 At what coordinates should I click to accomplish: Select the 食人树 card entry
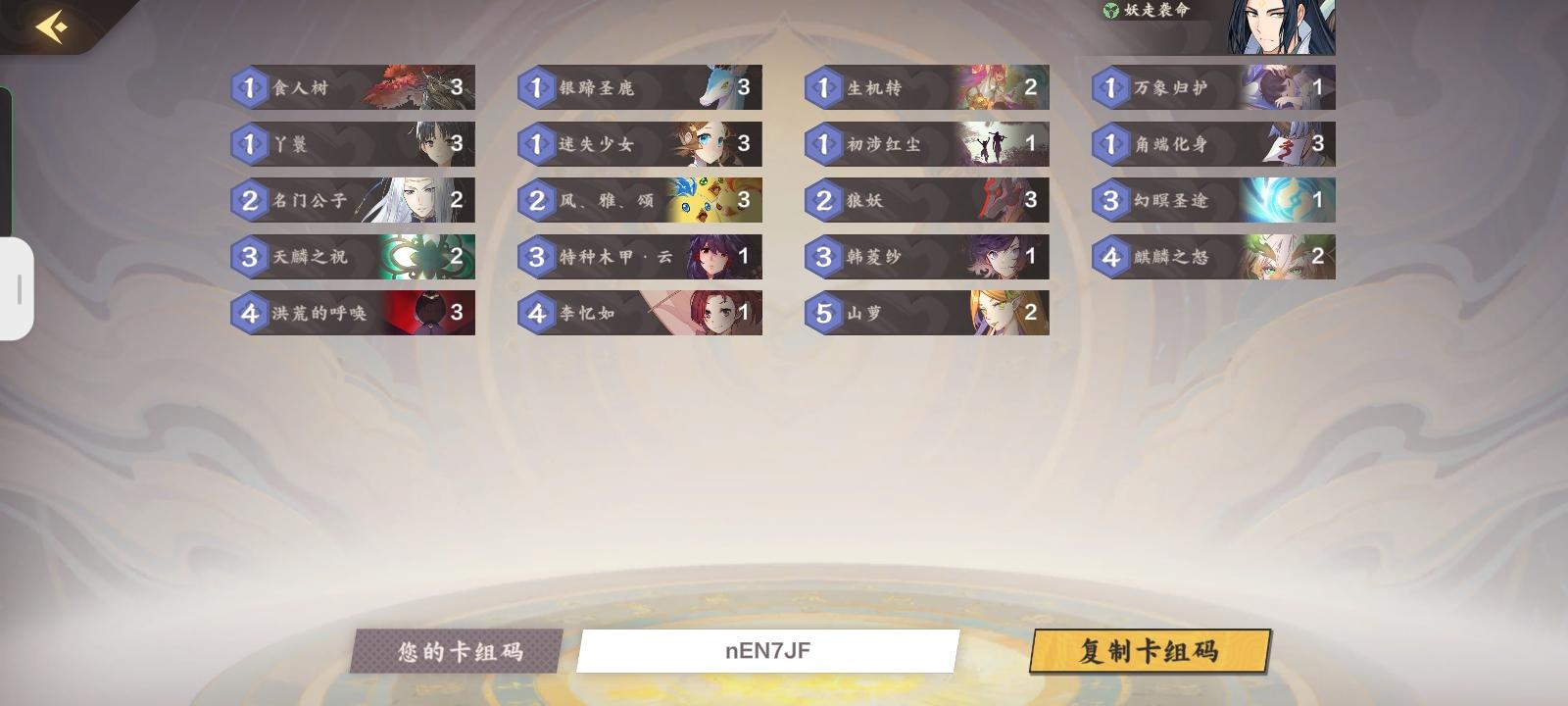pos(353,87)
